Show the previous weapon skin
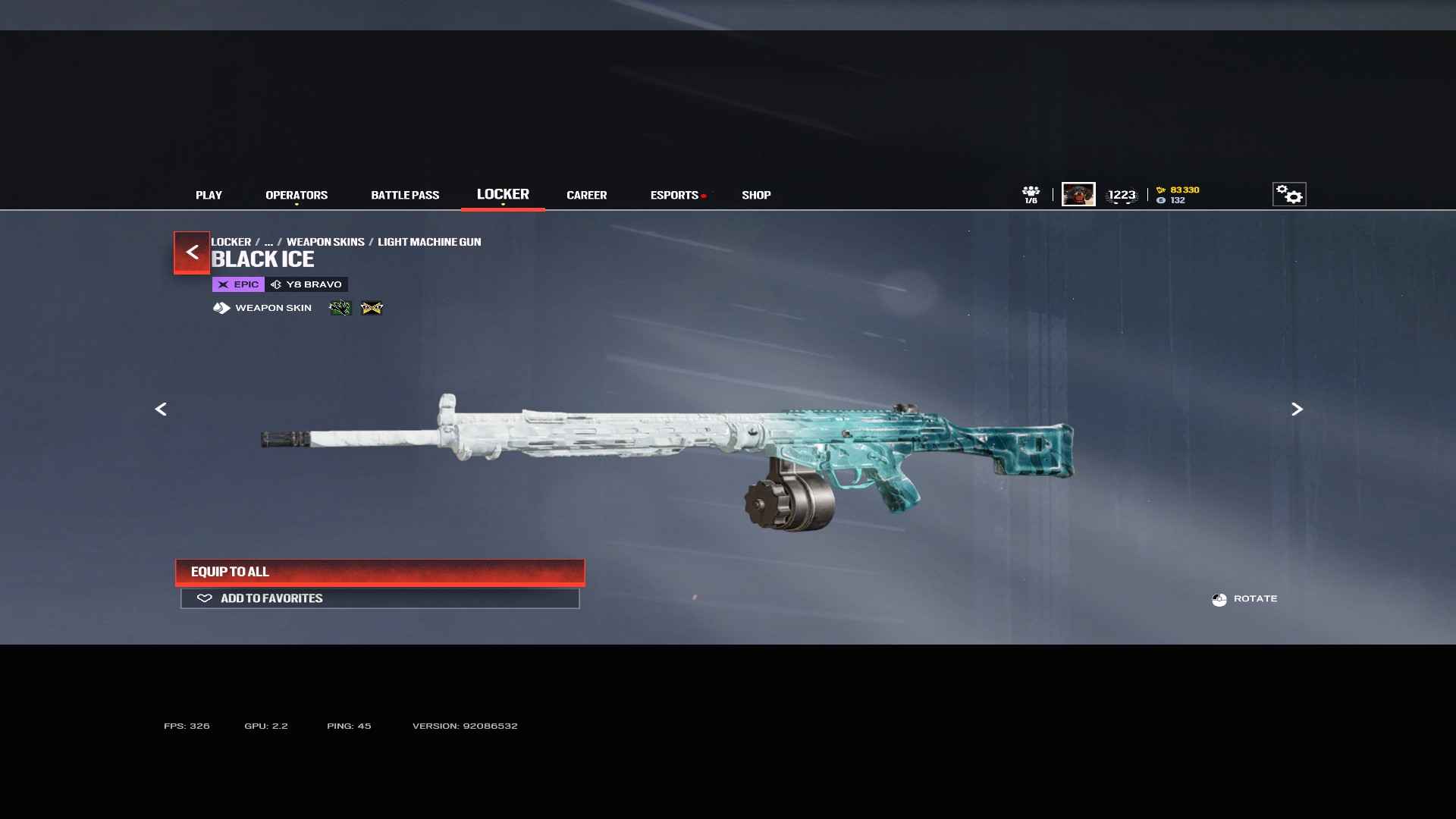1456x819 pixels. [x=161, y=409]
